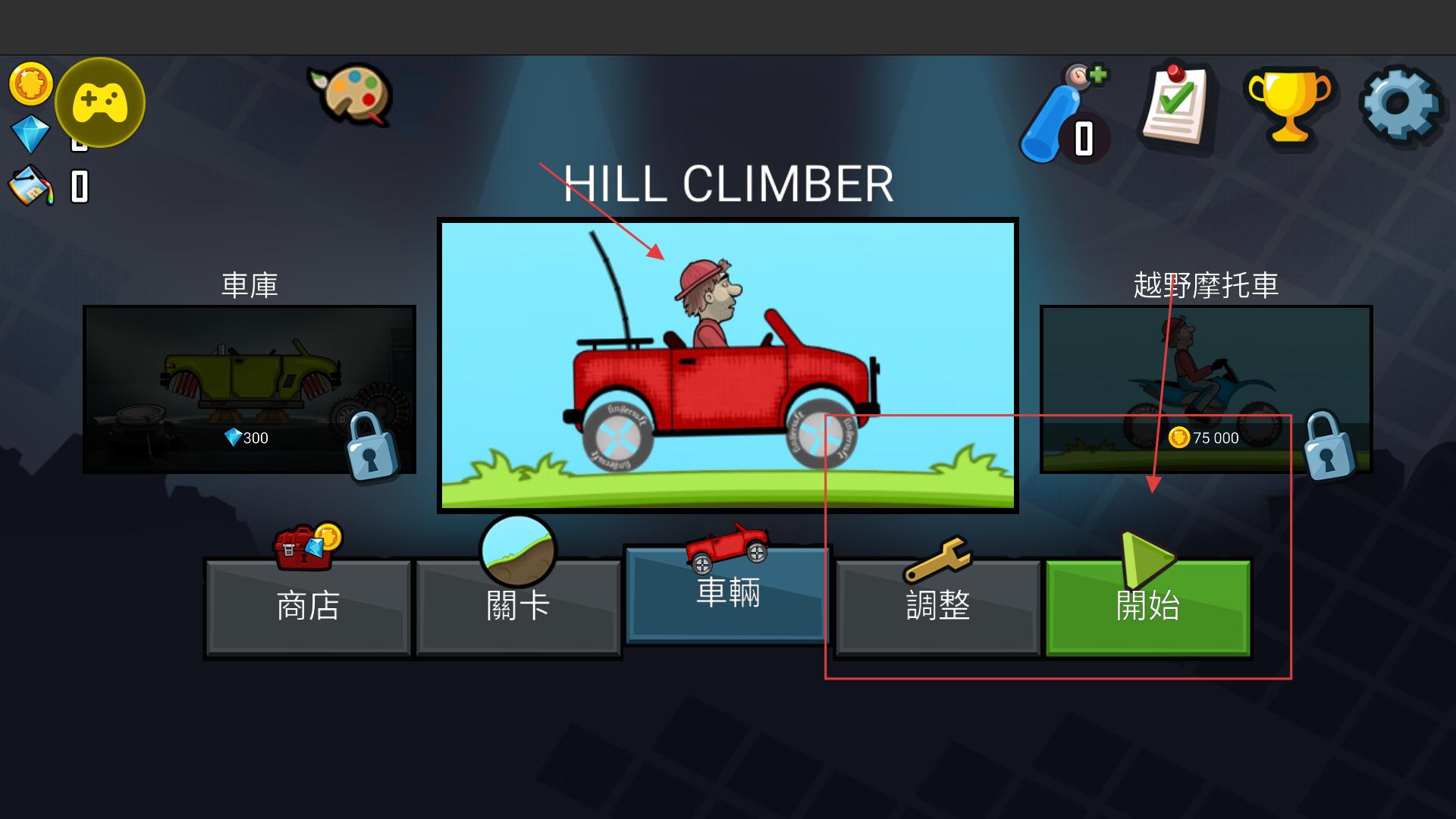Tap the yellow gamepad overlay button

100,102
